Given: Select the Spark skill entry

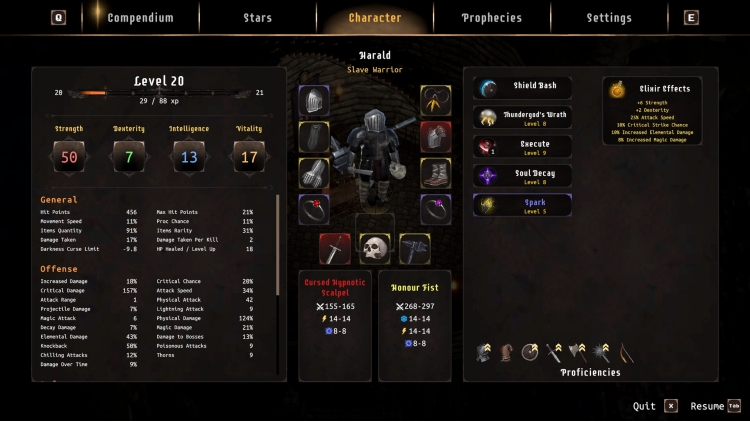Looking at the screenshot, I should (x=522, y=206).
